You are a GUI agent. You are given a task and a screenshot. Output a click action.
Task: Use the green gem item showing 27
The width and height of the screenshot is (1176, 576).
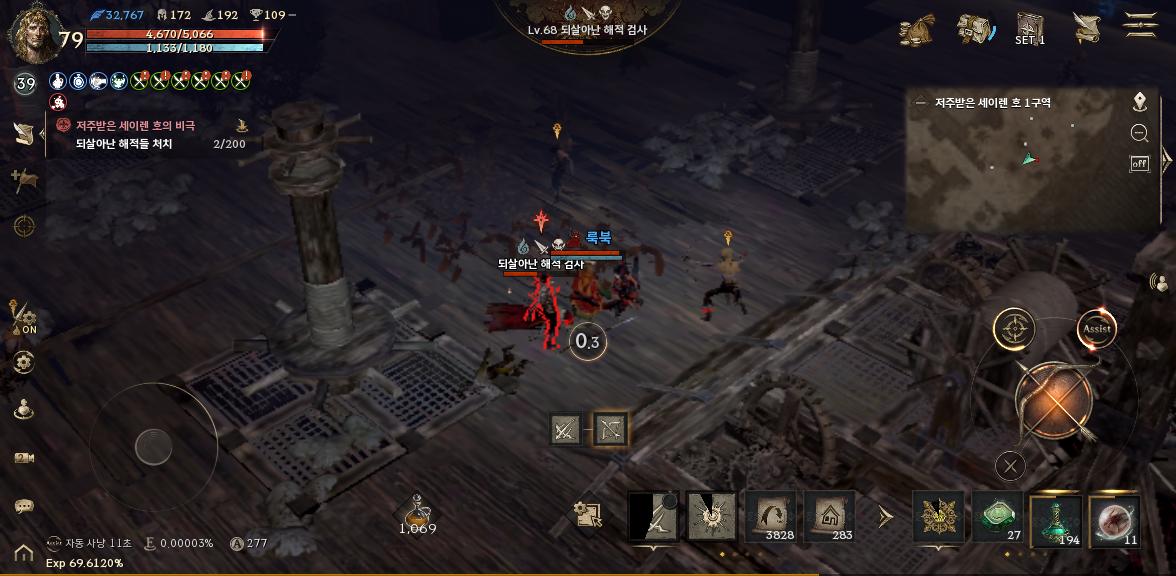coord(997,517)
